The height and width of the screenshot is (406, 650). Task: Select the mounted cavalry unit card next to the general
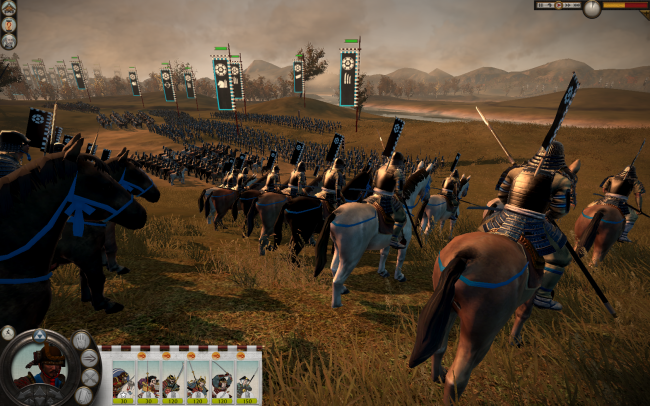pyautogui.click(x=147, y=381)
